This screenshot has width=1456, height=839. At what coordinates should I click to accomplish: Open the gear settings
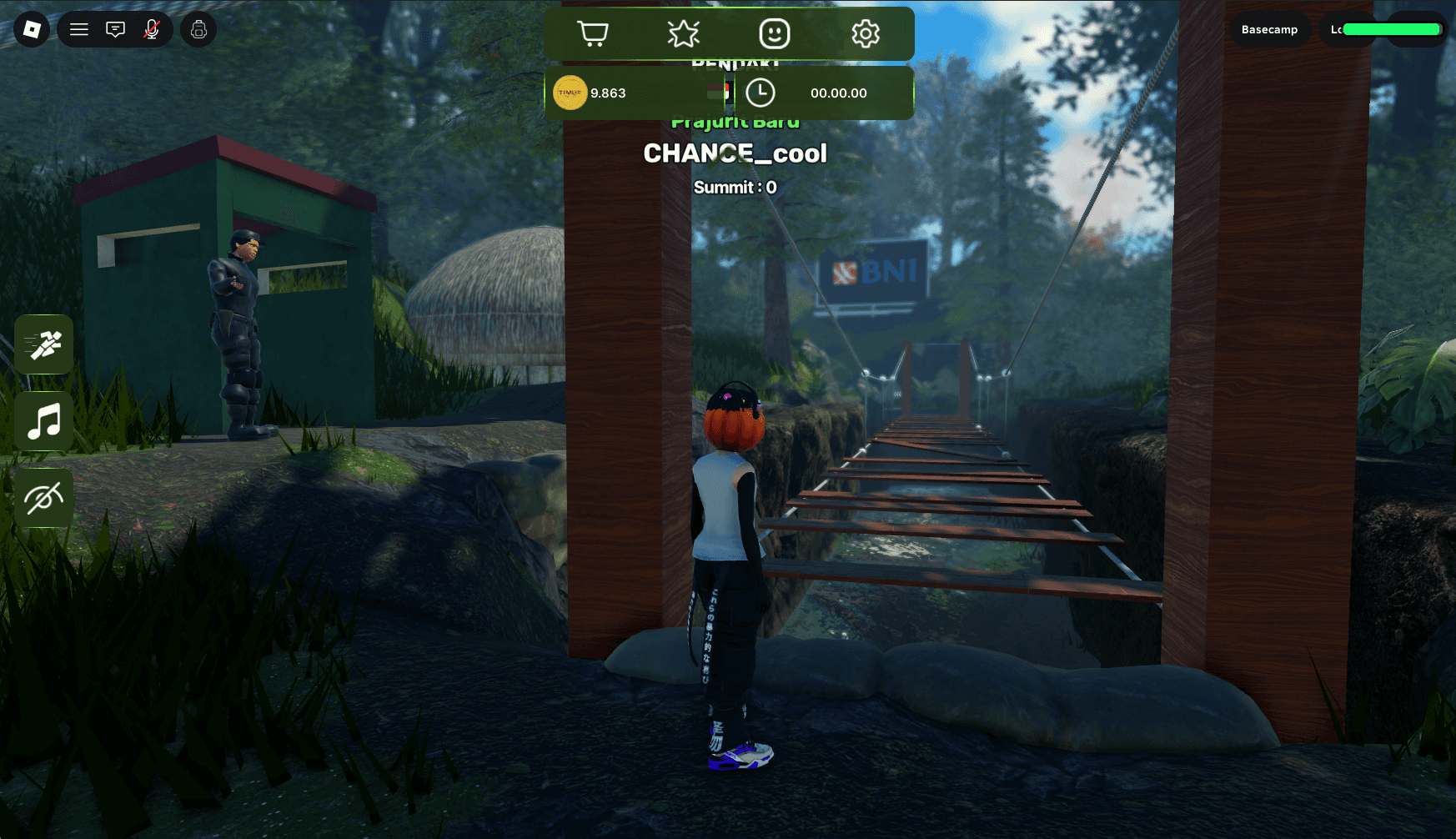[x=865, y=34]
